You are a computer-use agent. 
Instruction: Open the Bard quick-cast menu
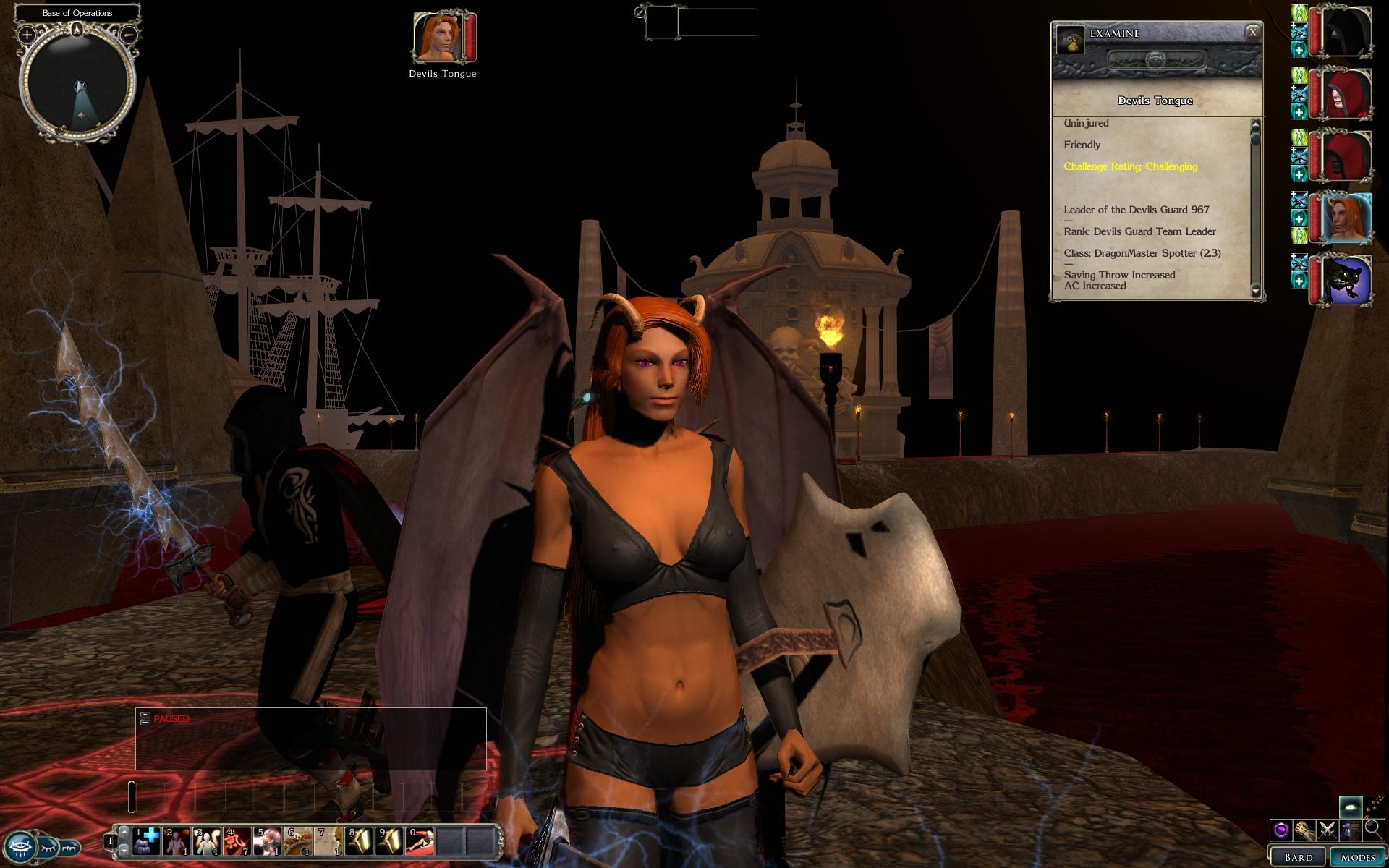(x=1298, y=857)
